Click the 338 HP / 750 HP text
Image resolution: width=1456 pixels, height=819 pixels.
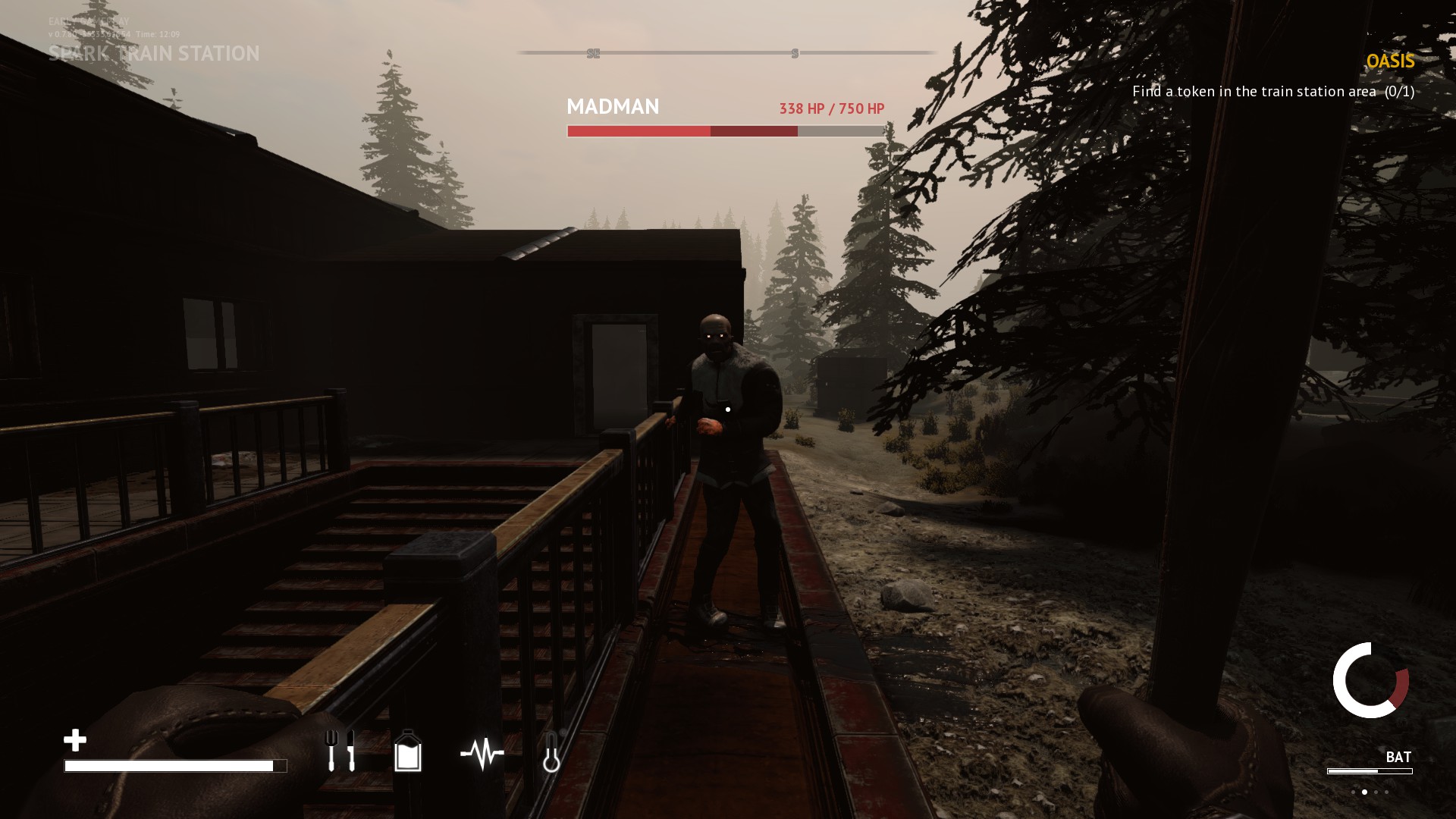pos(831,108)
